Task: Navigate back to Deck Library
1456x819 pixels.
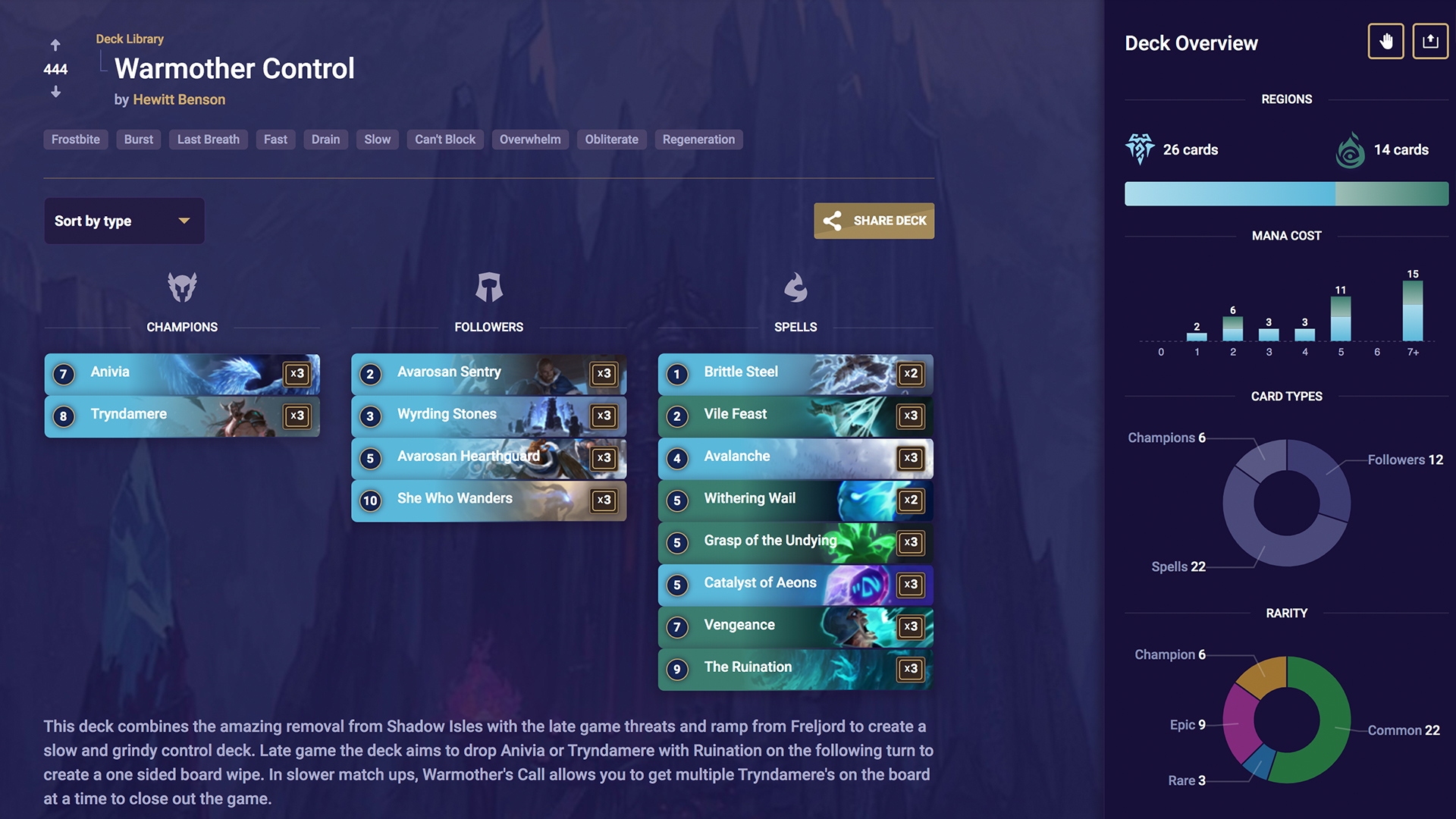Action: tap(130, 39)
